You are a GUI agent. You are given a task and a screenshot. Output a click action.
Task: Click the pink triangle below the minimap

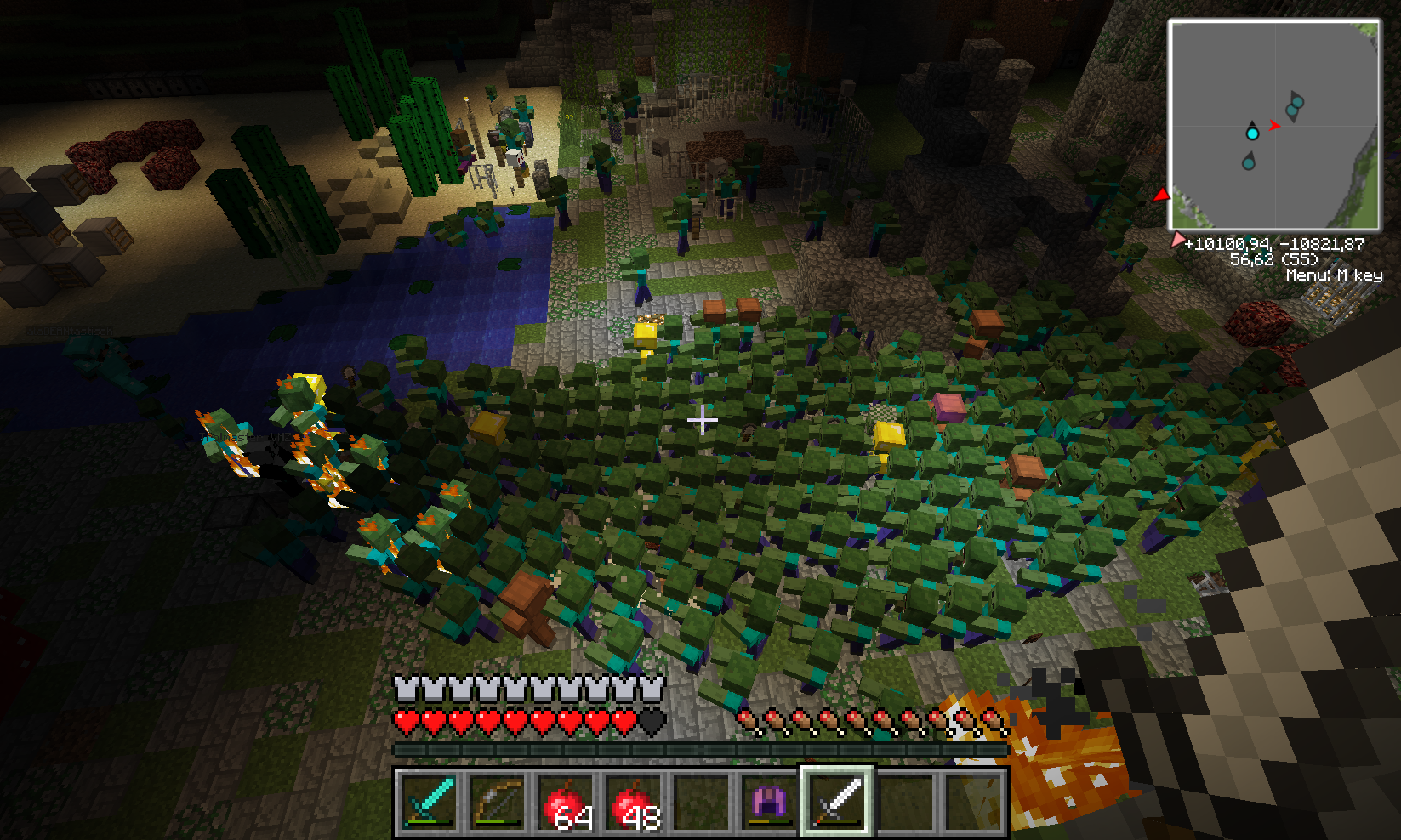[1177, 240]
